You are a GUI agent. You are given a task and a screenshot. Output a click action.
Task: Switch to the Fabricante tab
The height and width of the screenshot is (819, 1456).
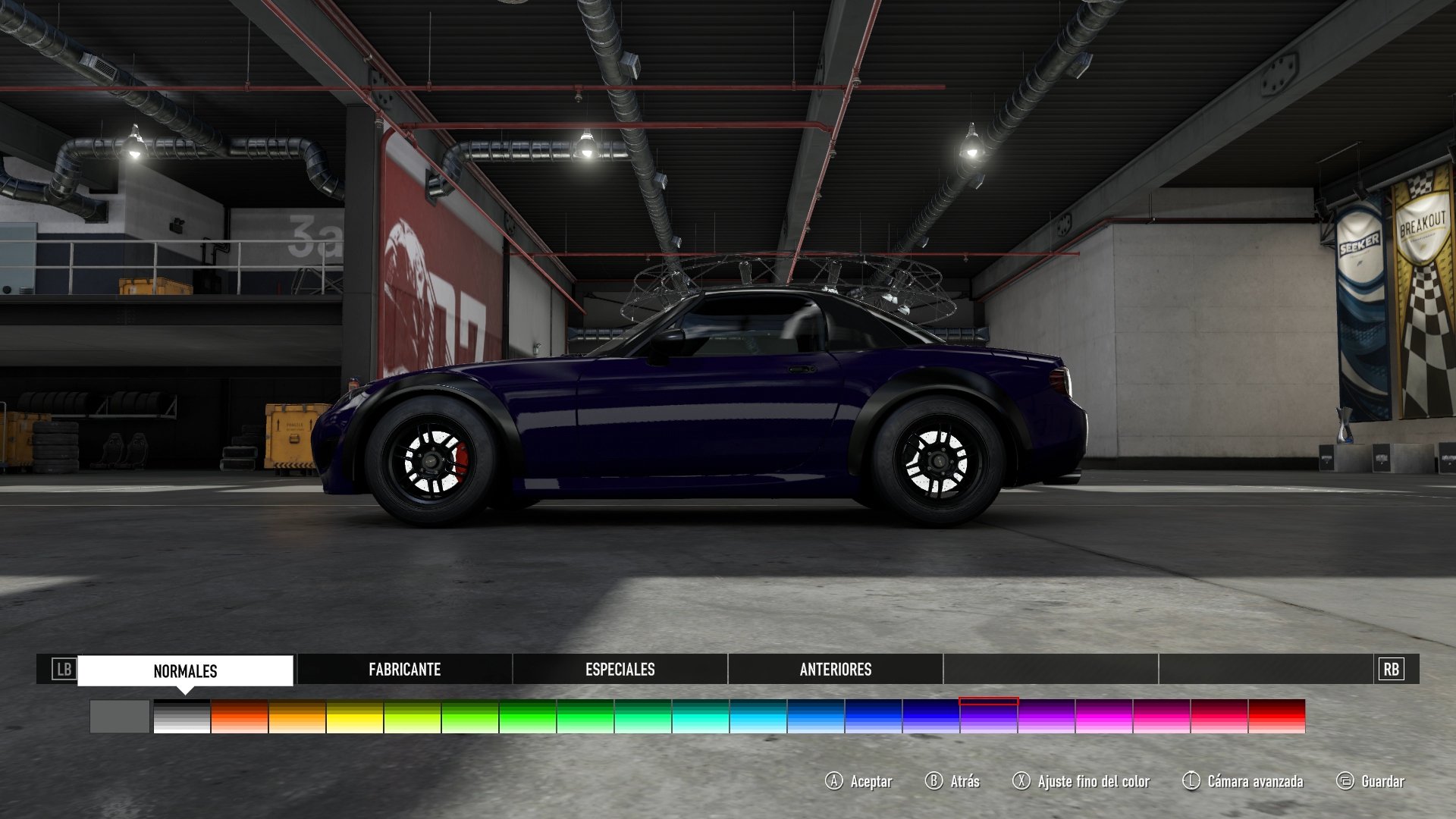[x=405, y=670]
